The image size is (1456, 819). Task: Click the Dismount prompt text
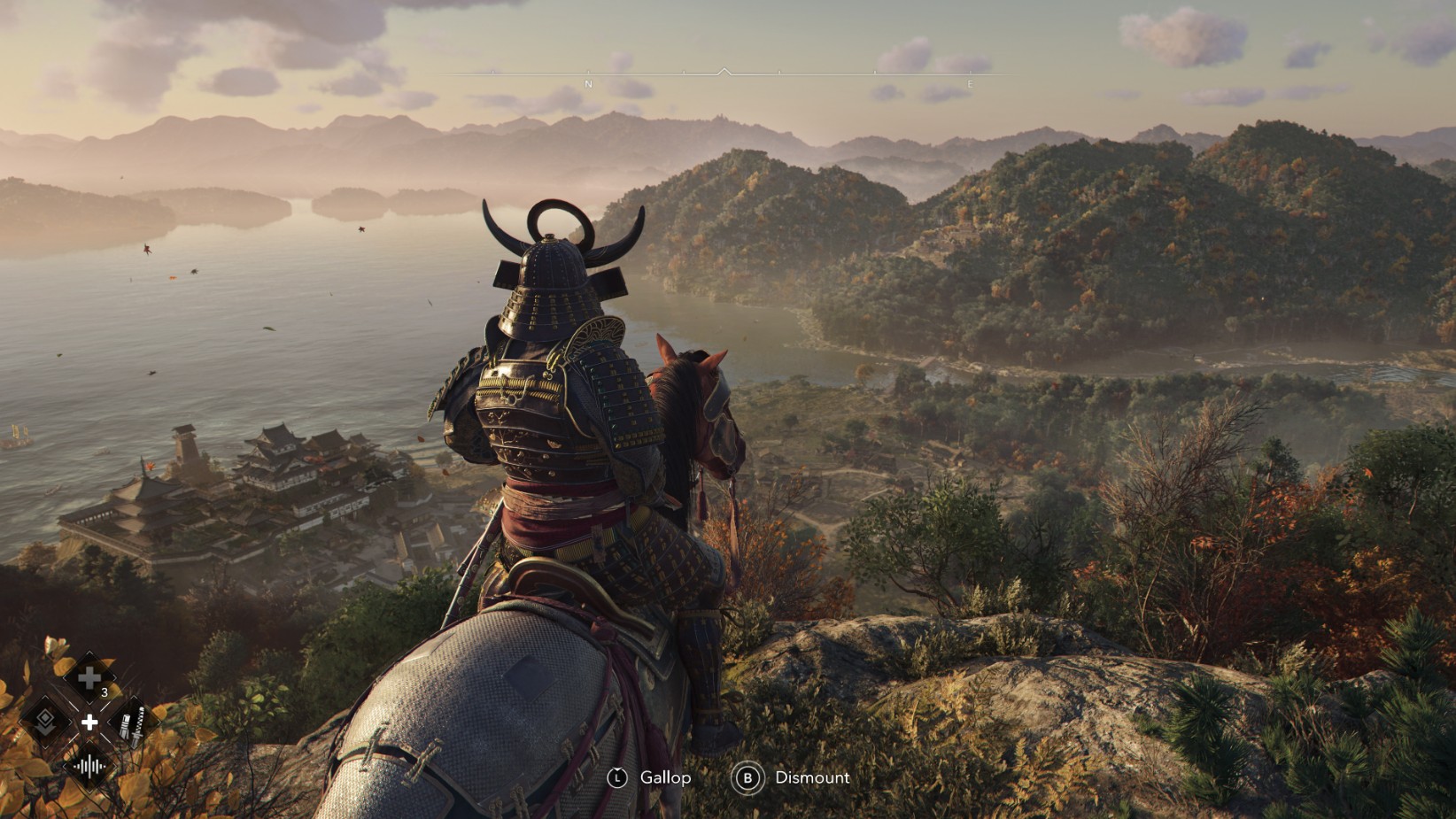tap(810, 778)
